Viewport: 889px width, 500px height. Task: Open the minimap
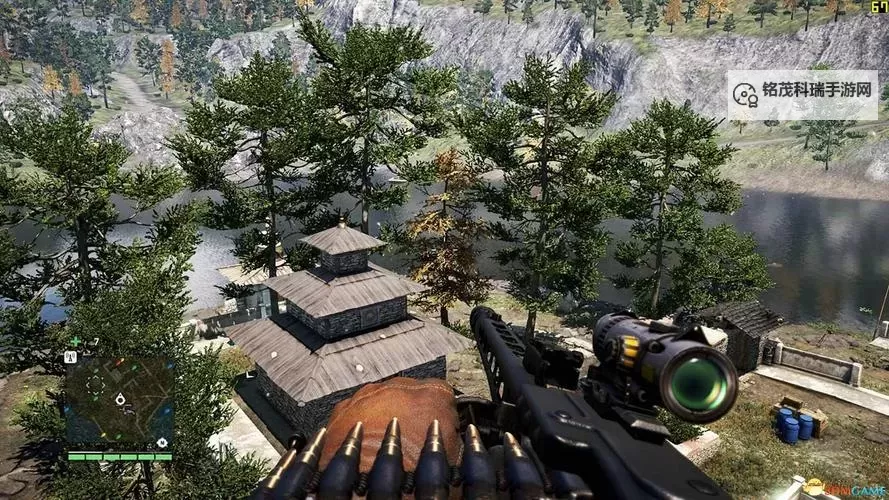120,401
